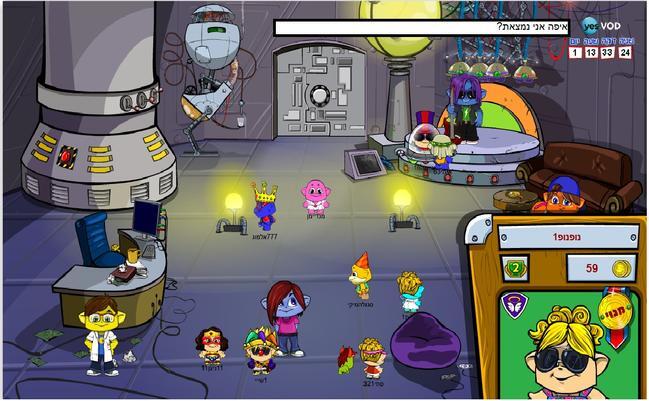The image size is (649, 401).
Task: Click the gold coin icon
Action: pyautogui.click(x=620, y=268)
